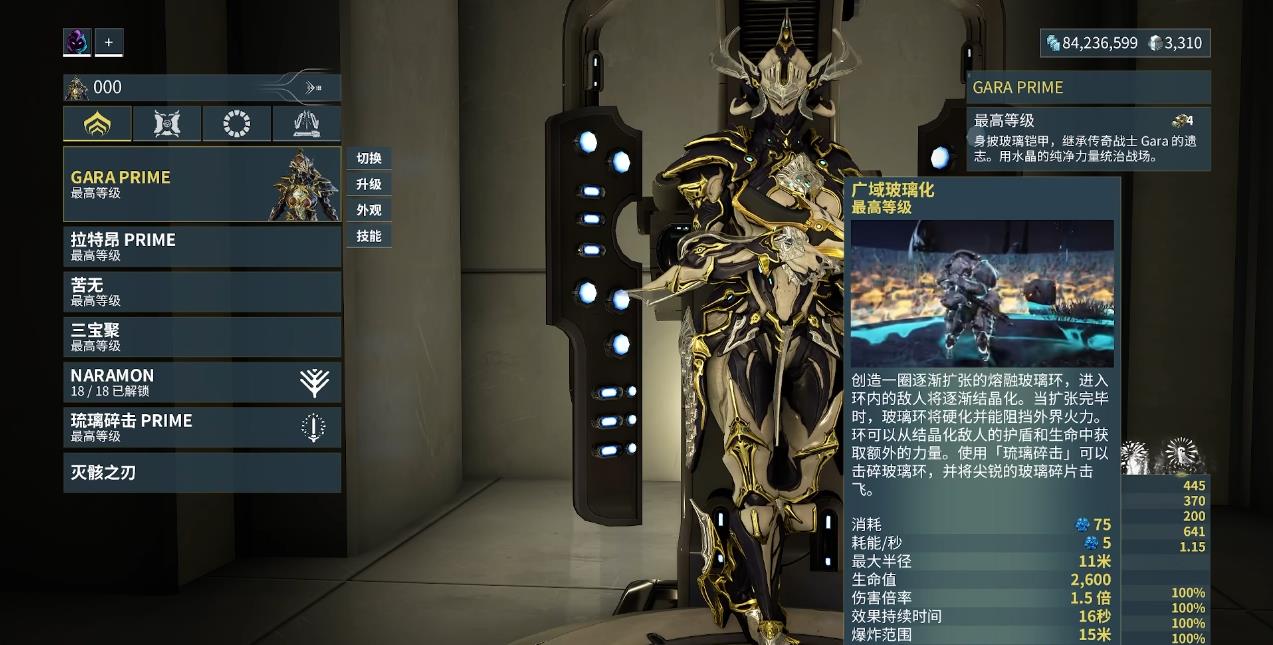Open the gear wheel tab
The image size is (1273, 645).
(x=237, y=124)
